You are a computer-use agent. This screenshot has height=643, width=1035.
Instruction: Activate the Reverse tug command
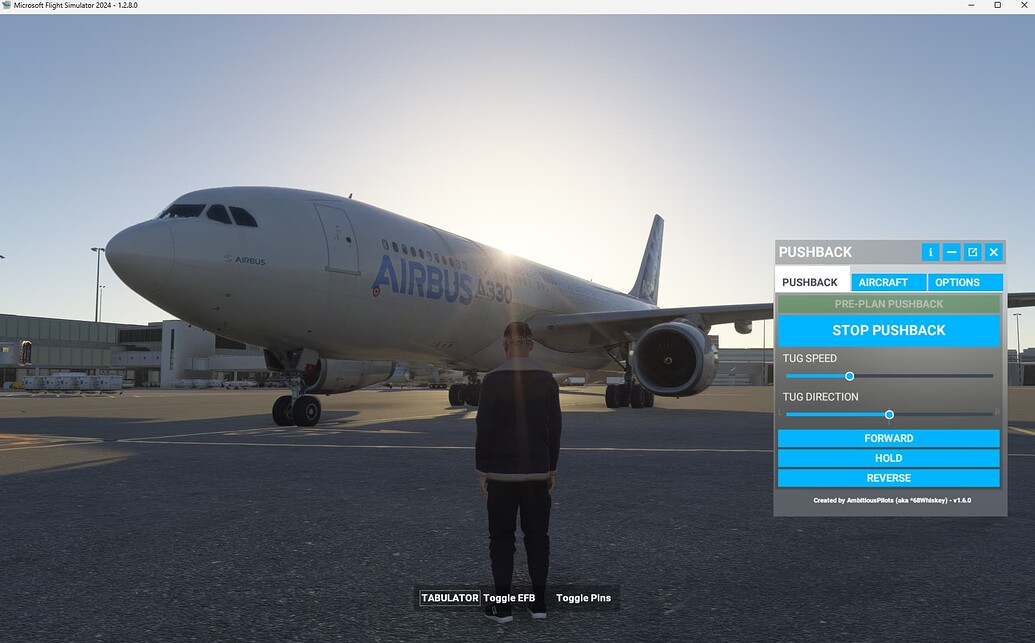pyautogui.click(x=888, y=478)
